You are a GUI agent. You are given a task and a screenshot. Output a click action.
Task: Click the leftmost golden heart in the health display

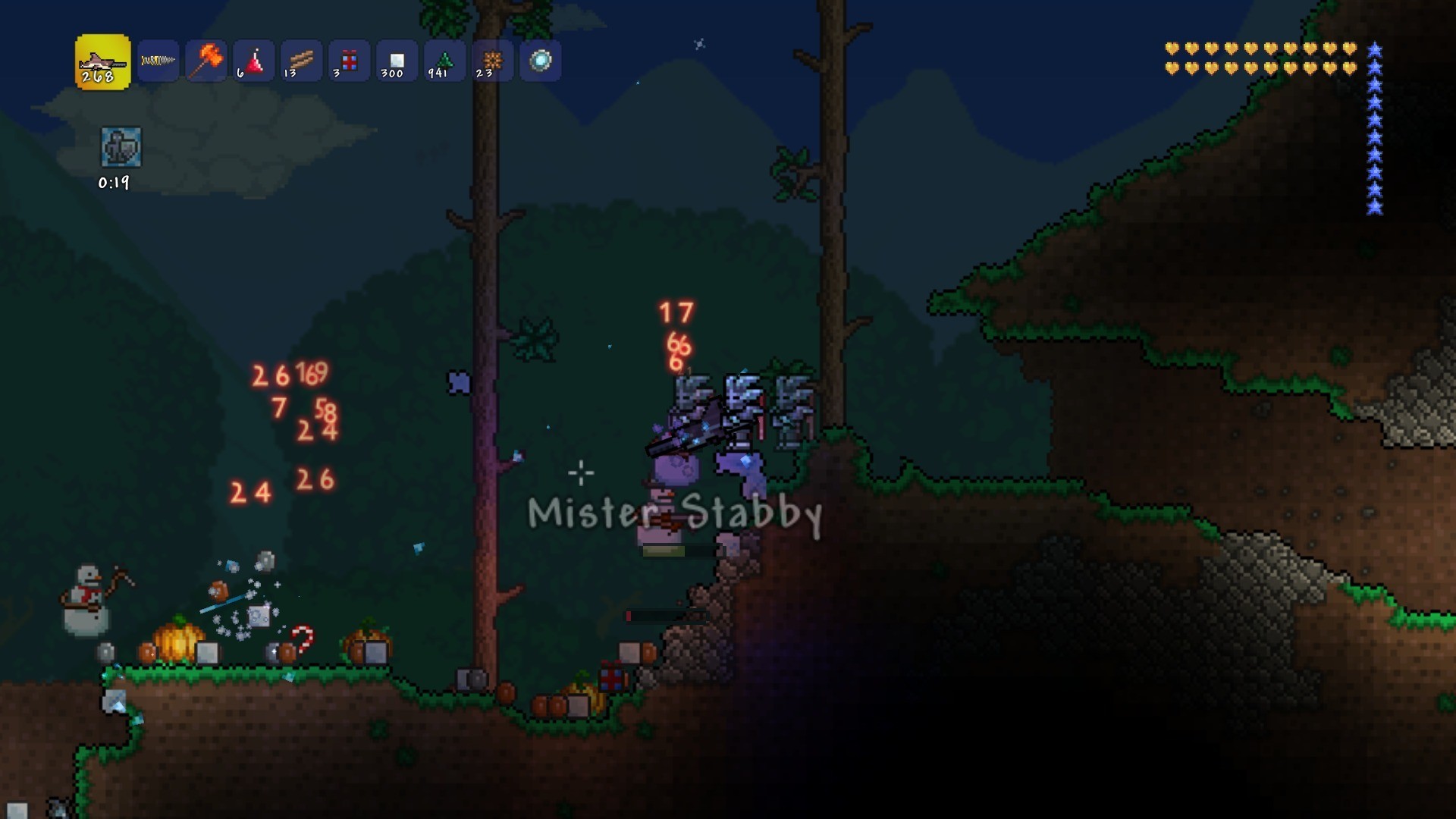(x=1171, y=49)
